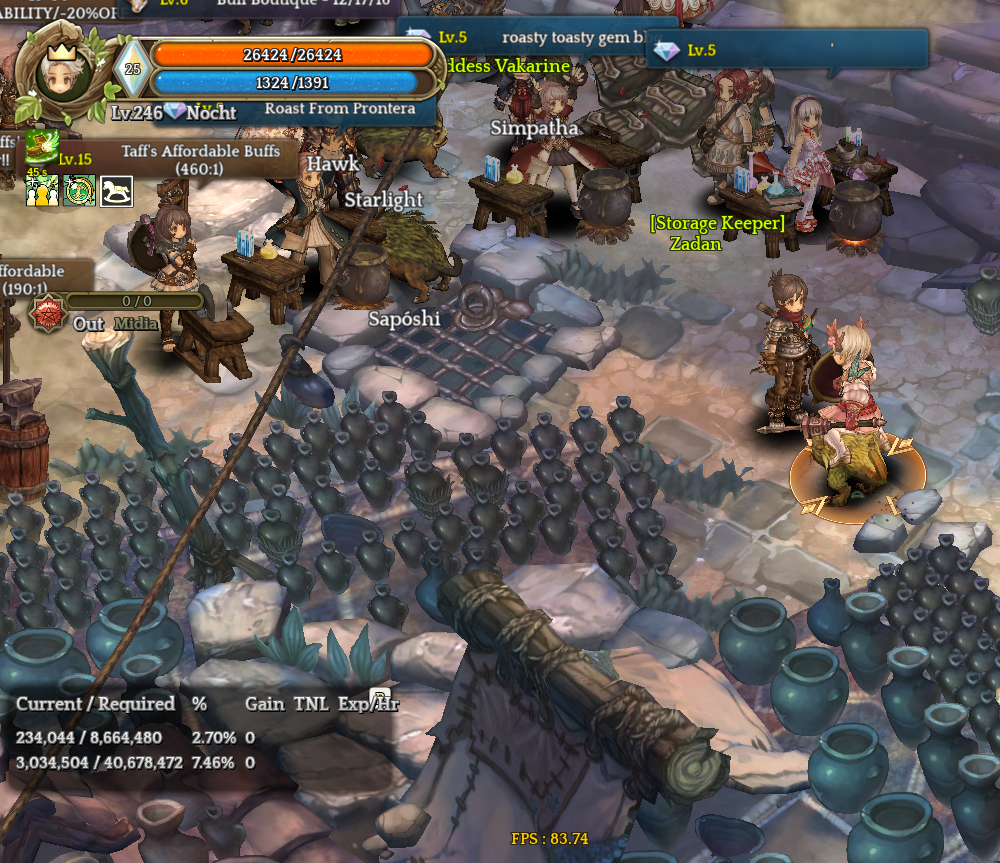Select the green compass buff icon
The image size is (1000, 863).
(x=79, y=190)
